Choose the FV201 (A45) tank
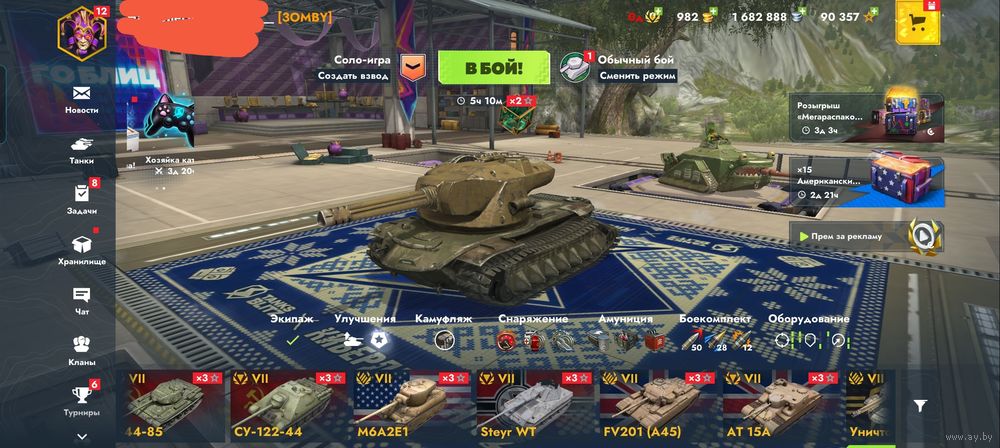The width and height of the screenshot is (1000, 448). click(x=657, y=404)
